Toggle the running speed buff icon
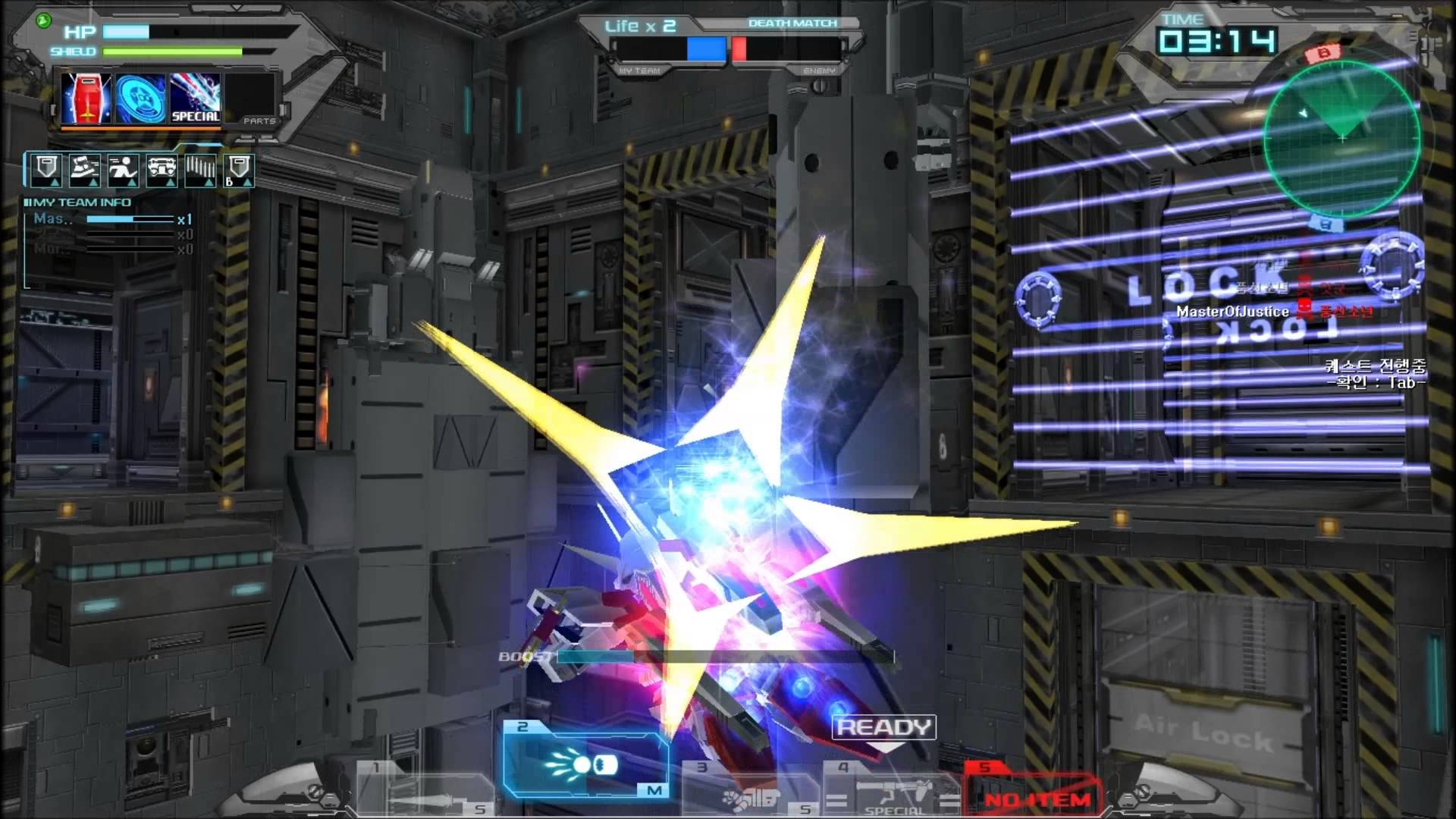This screenshot has height=819, width=1456. click(124, 170)
